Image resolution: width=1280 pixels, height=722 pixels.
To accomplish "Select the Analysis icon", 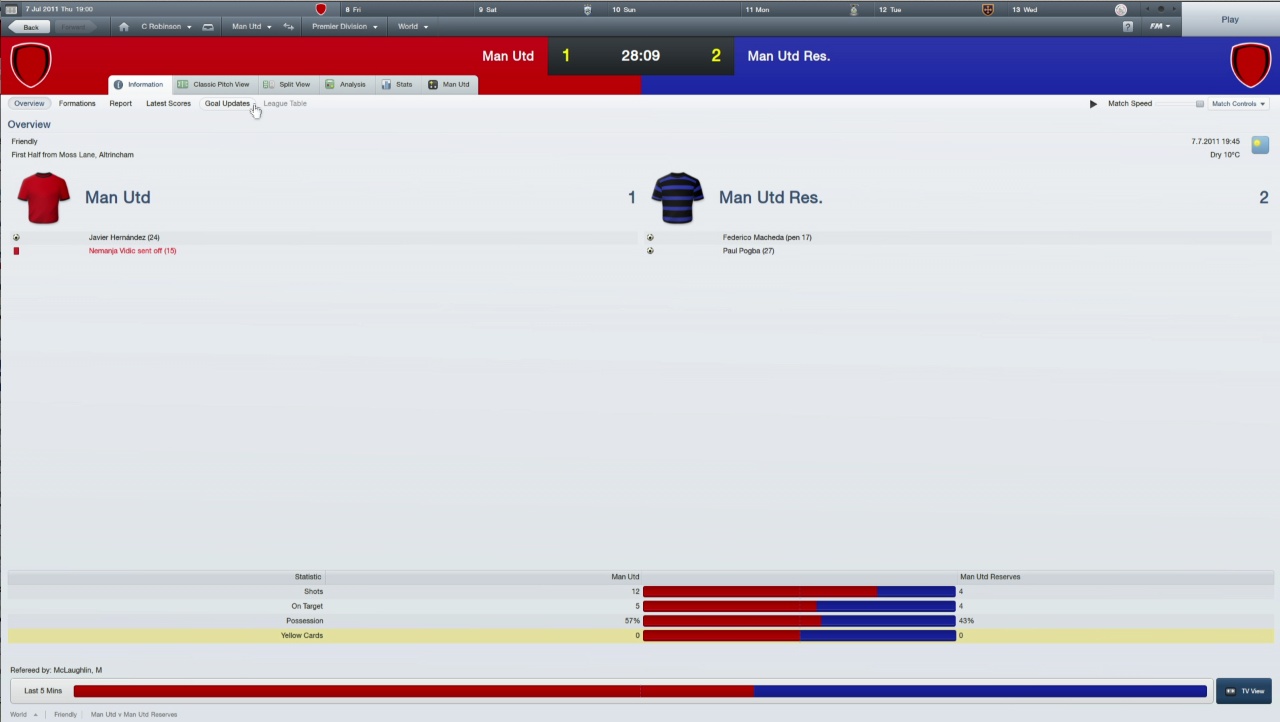I will (x=330, y=84).
